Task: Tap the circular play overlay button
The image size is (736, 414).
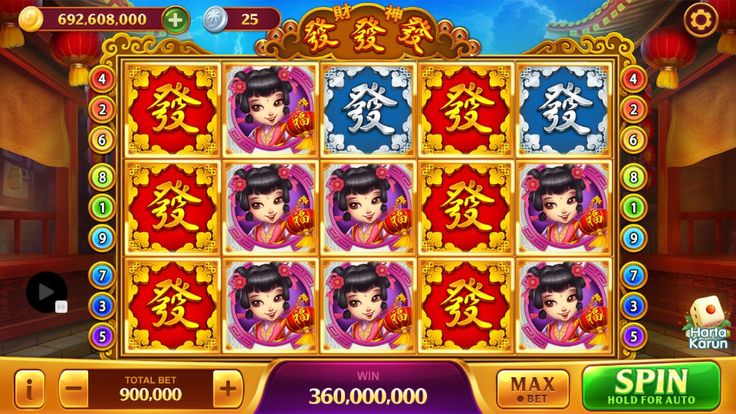Action: click(45, 291)
